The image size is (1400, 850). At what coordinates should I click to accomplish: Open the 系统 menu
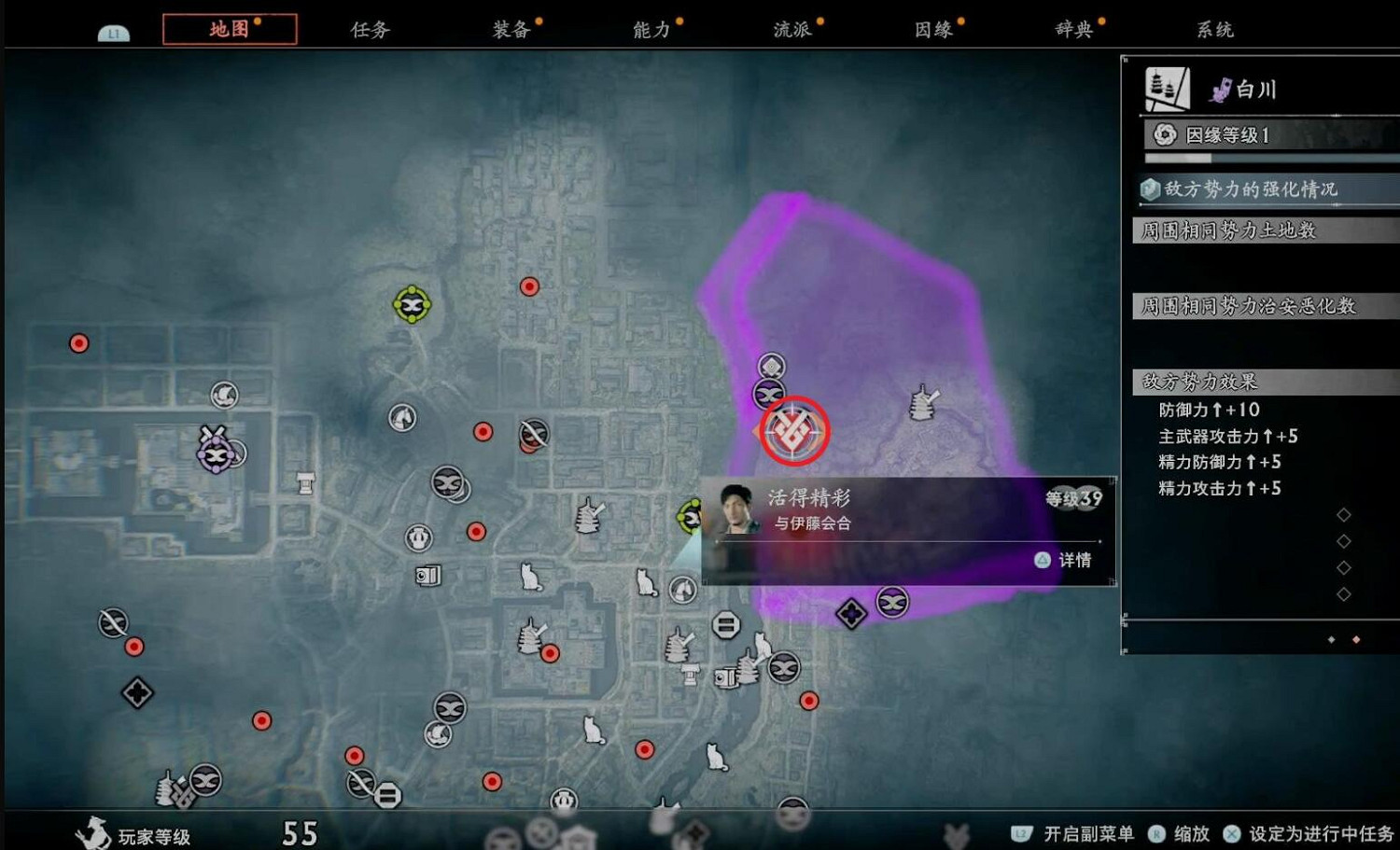[1214, 29]
